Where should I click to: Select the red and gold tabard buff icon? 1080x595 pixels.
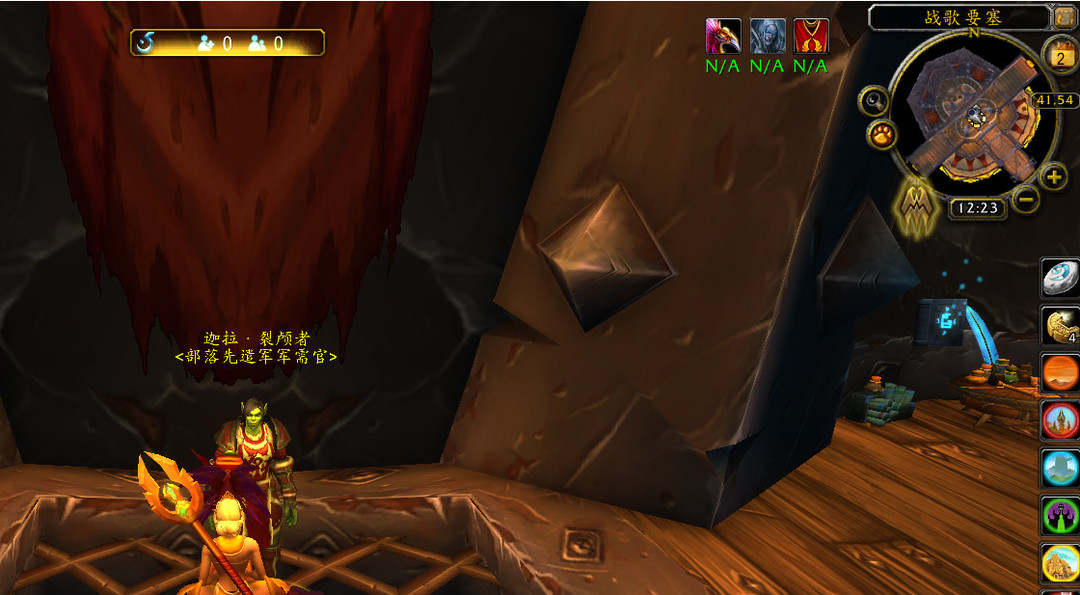pos(811,36)
